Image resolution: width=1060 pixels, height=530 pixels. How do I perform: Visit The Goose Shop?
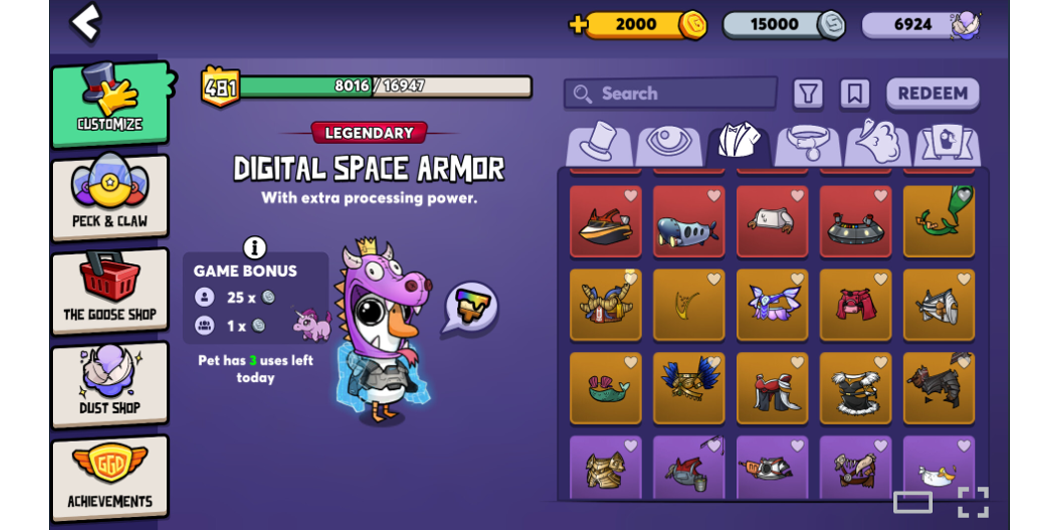110,291
